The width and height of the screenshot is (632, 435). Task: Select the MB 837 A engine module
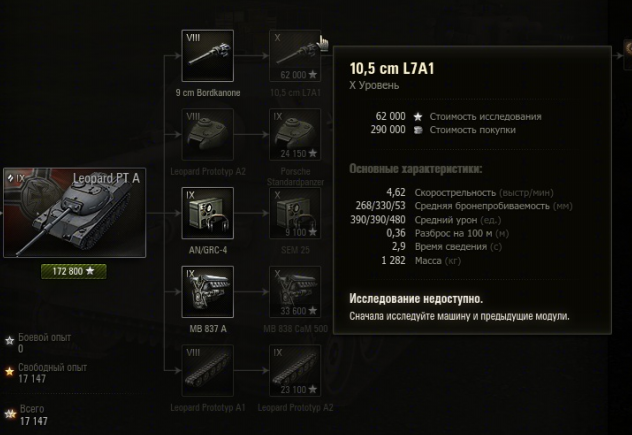[x=209, y=291]
